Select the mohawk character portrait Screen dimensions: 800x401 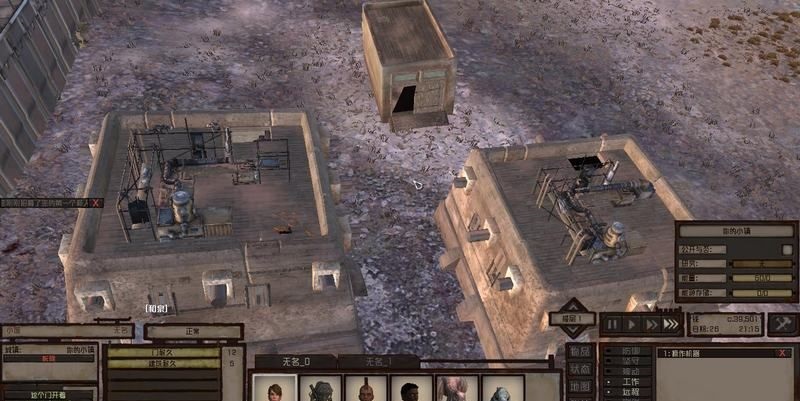pyautogui.click(x=365, y=389)
